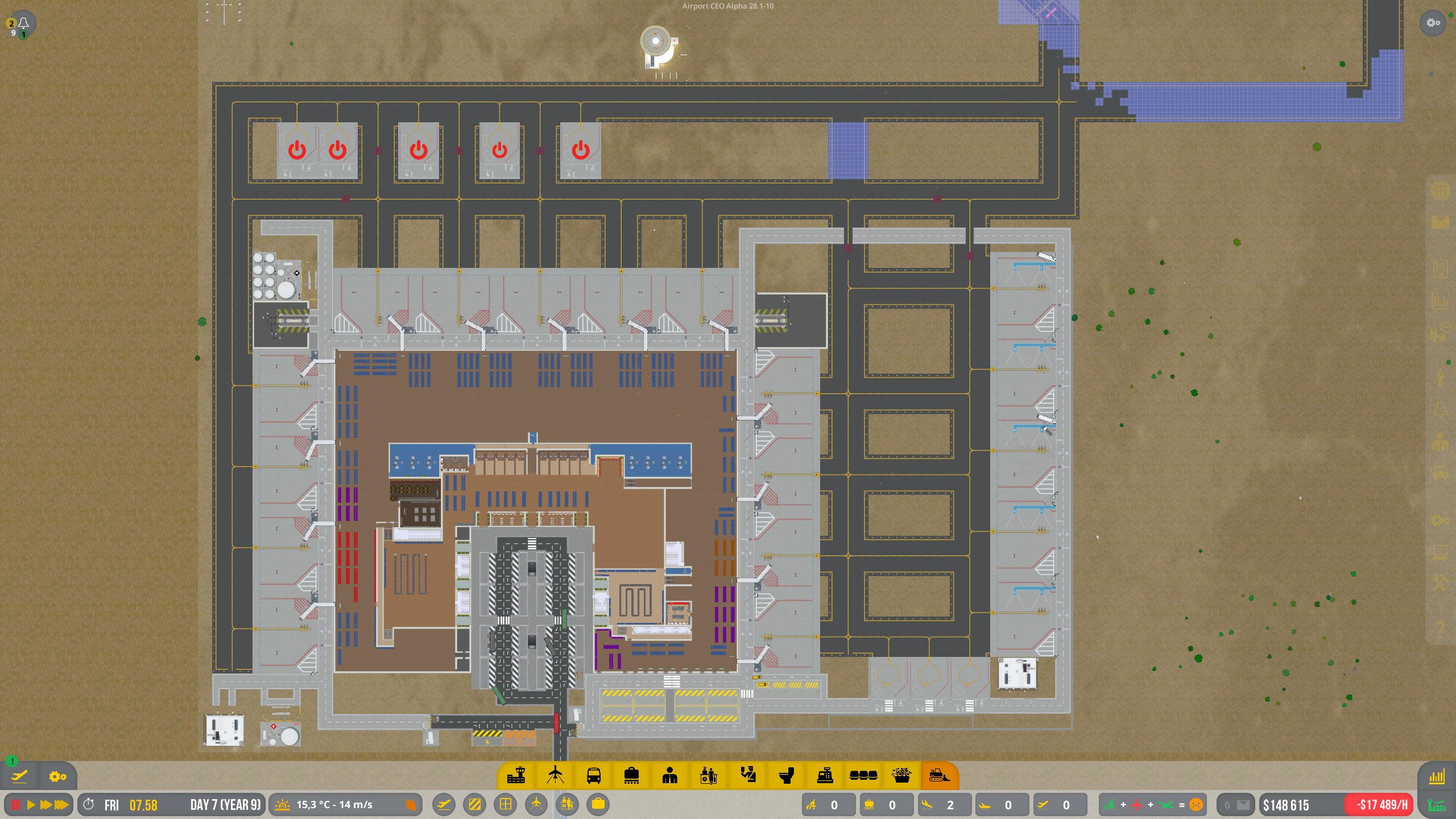Set game speed to triple fast-forward
Screen dimensions: 1456x819
point(61,805)
